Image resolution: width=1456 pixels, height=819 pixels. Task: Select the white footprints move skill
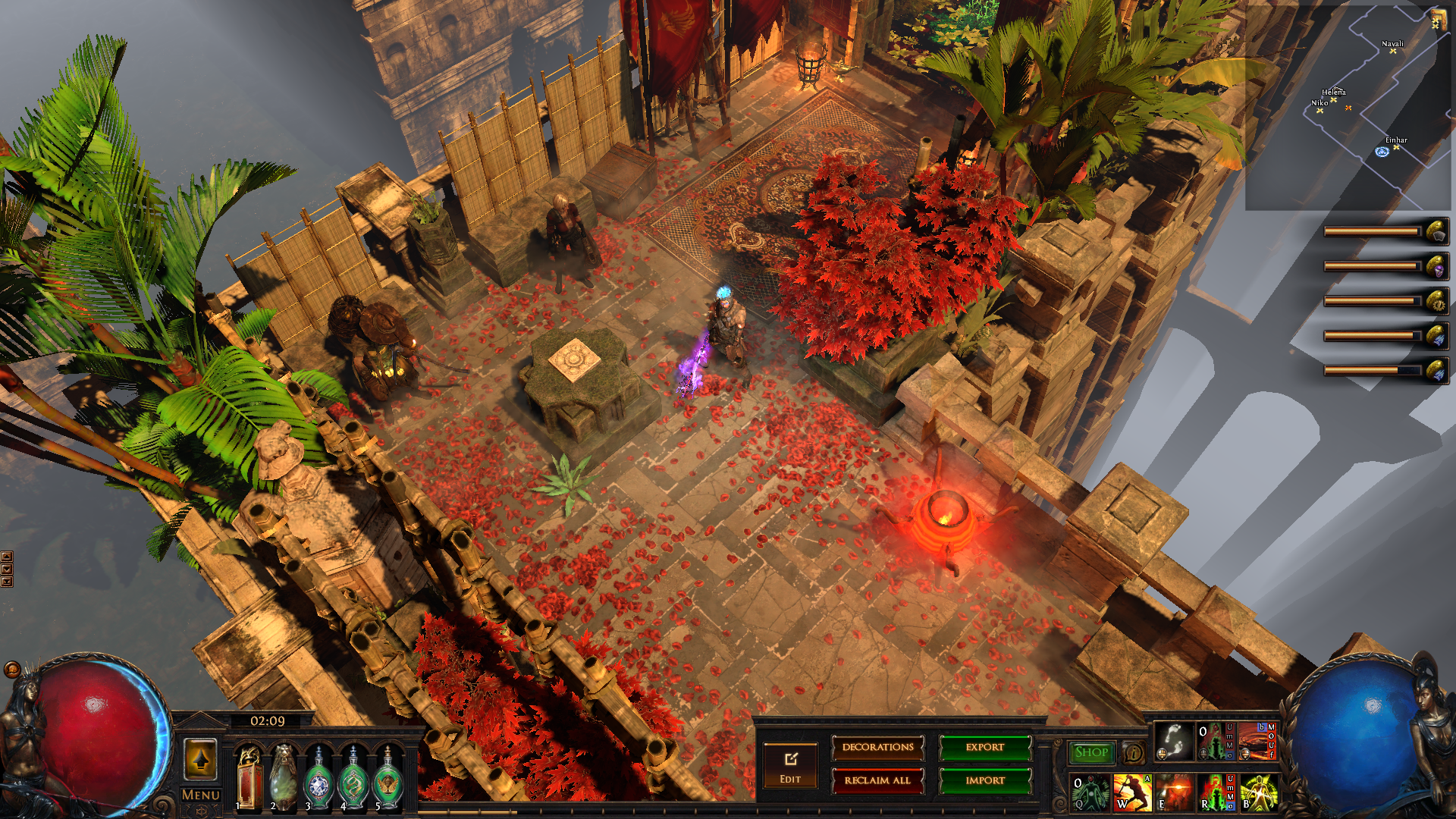click(x=1172, y=742)
